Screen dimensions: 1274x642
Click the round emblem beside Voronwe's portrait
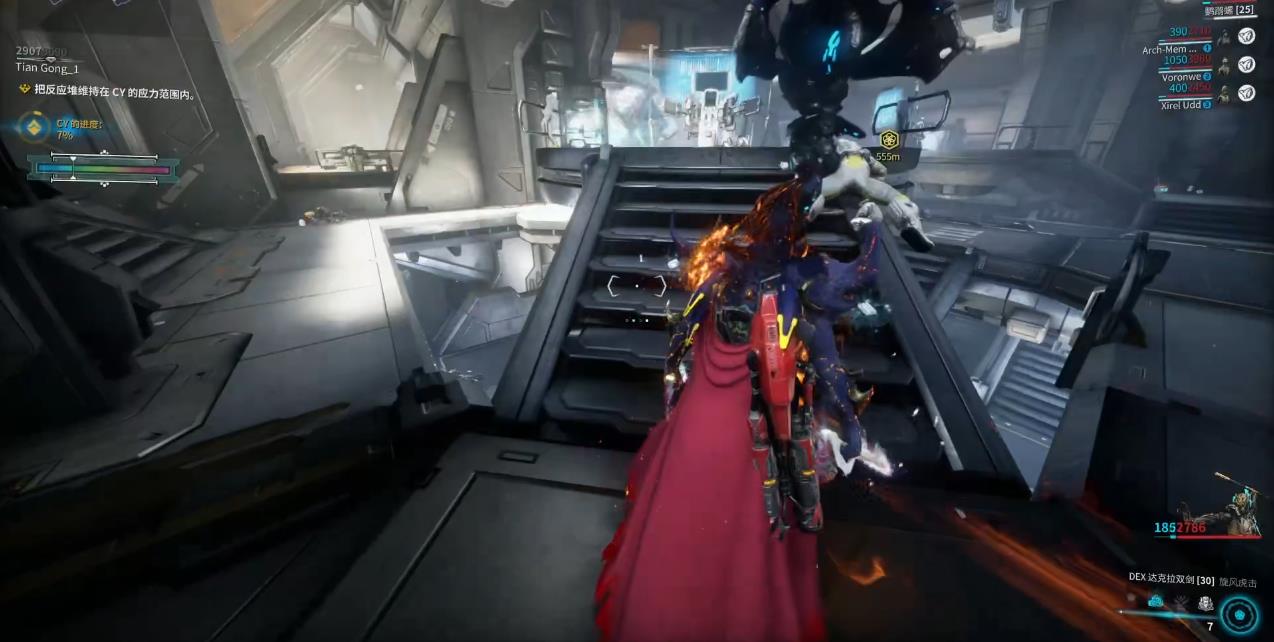point(1246,64)
